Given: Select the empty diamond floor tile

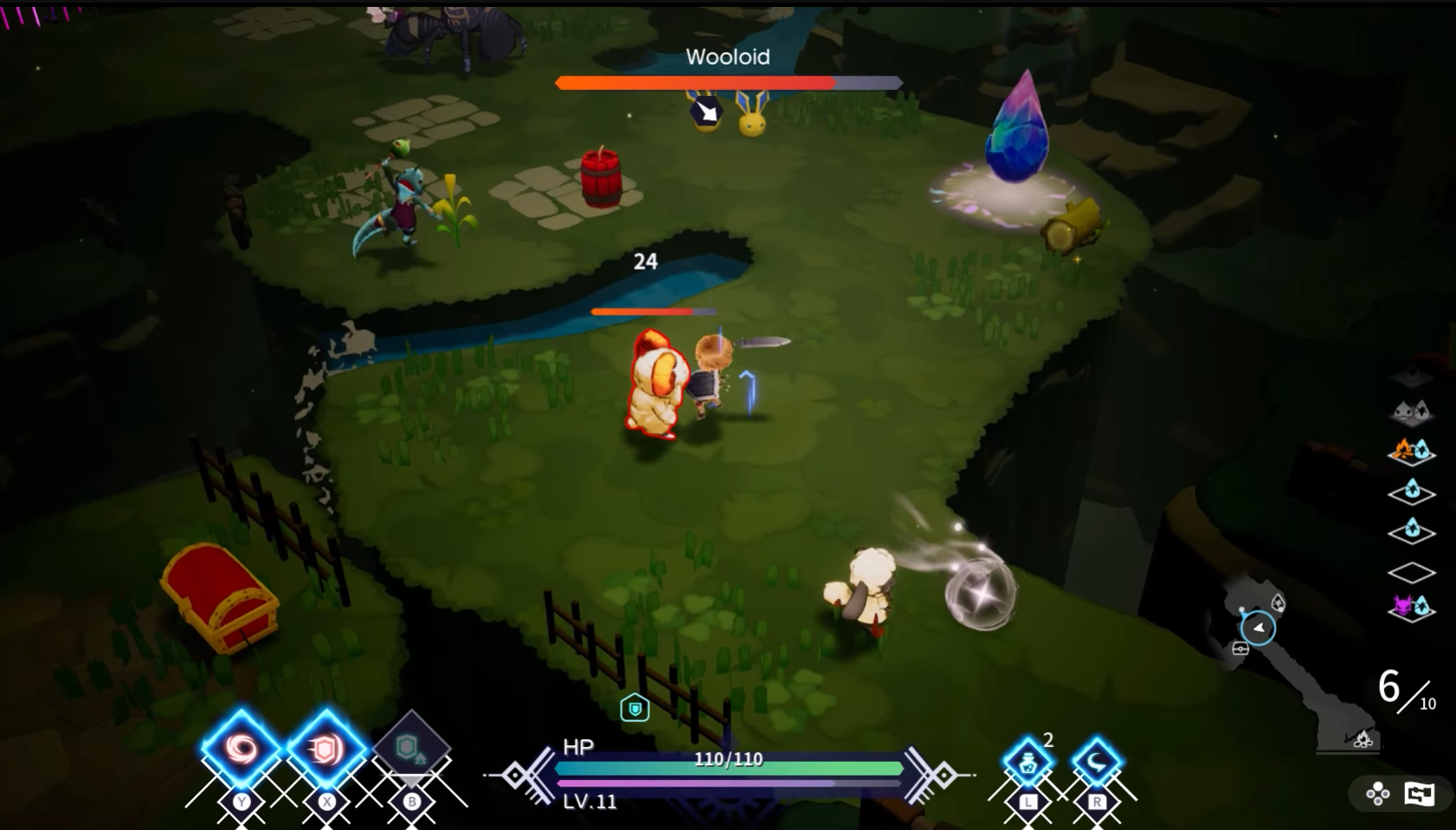Looking at the screenshot, I should [1411, 572].
